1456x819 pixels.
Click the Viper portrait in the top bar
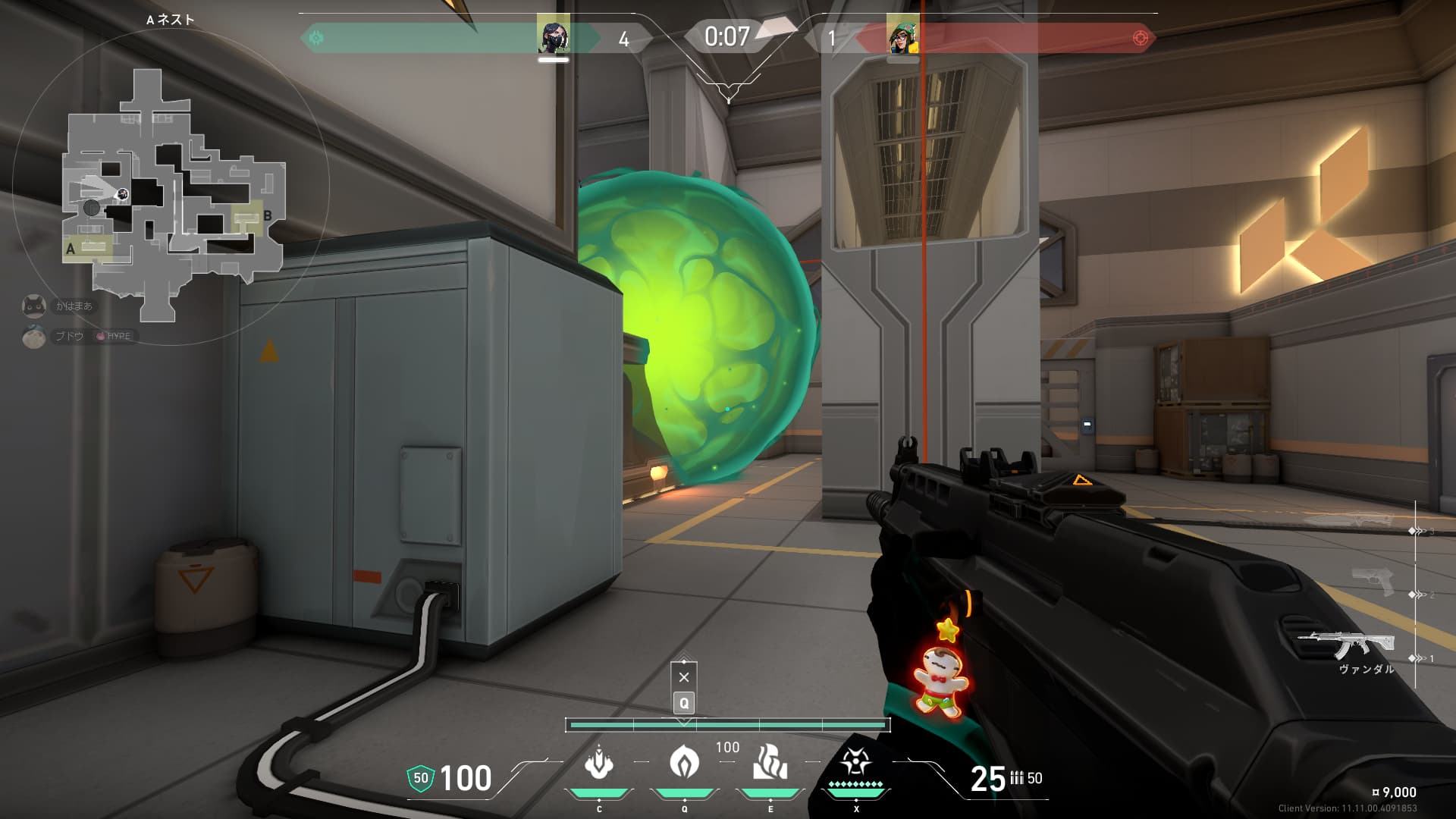[x=553, y=36]
